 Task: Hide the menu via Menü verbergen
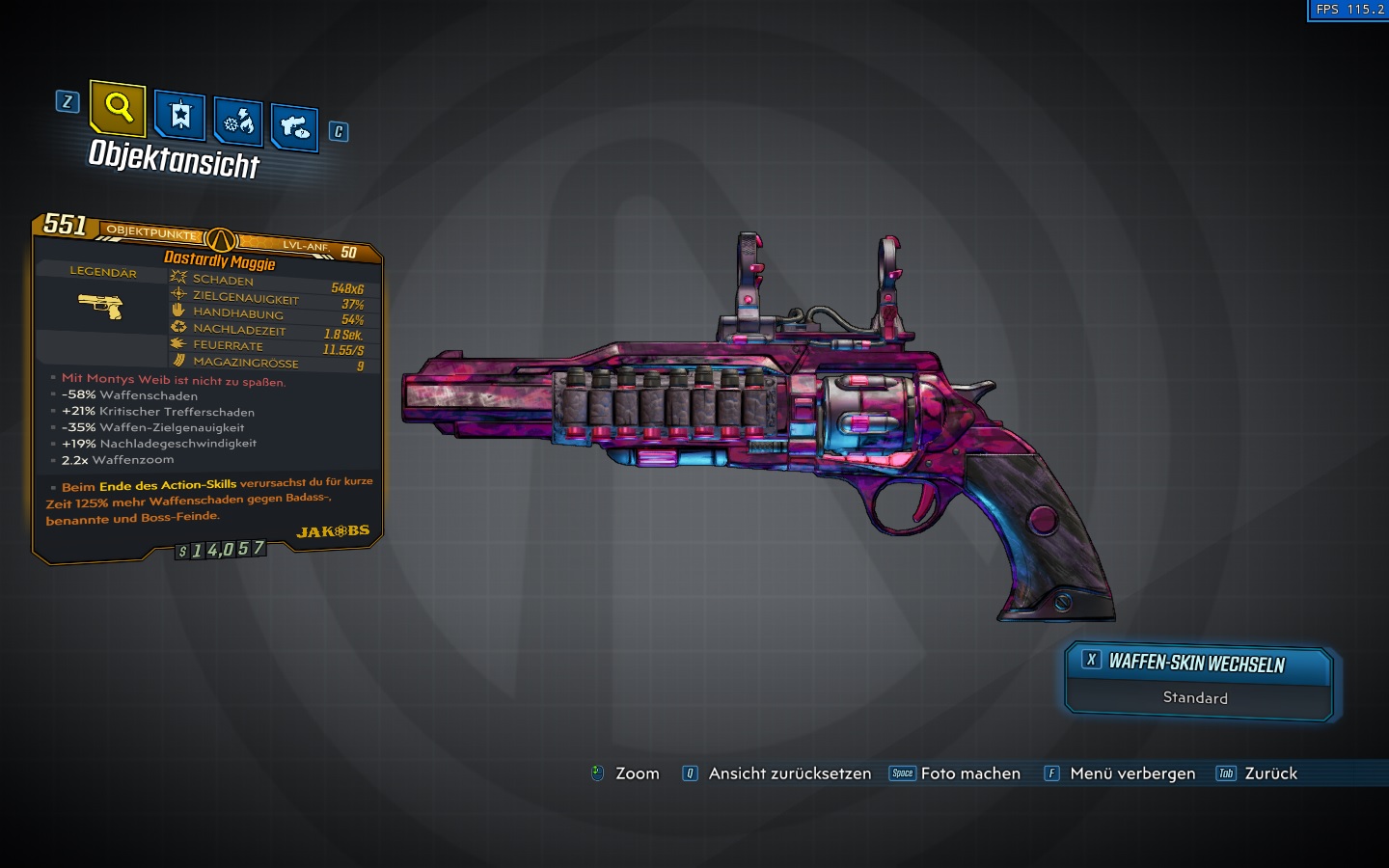pyautogui.click(x=1120, y=773)
